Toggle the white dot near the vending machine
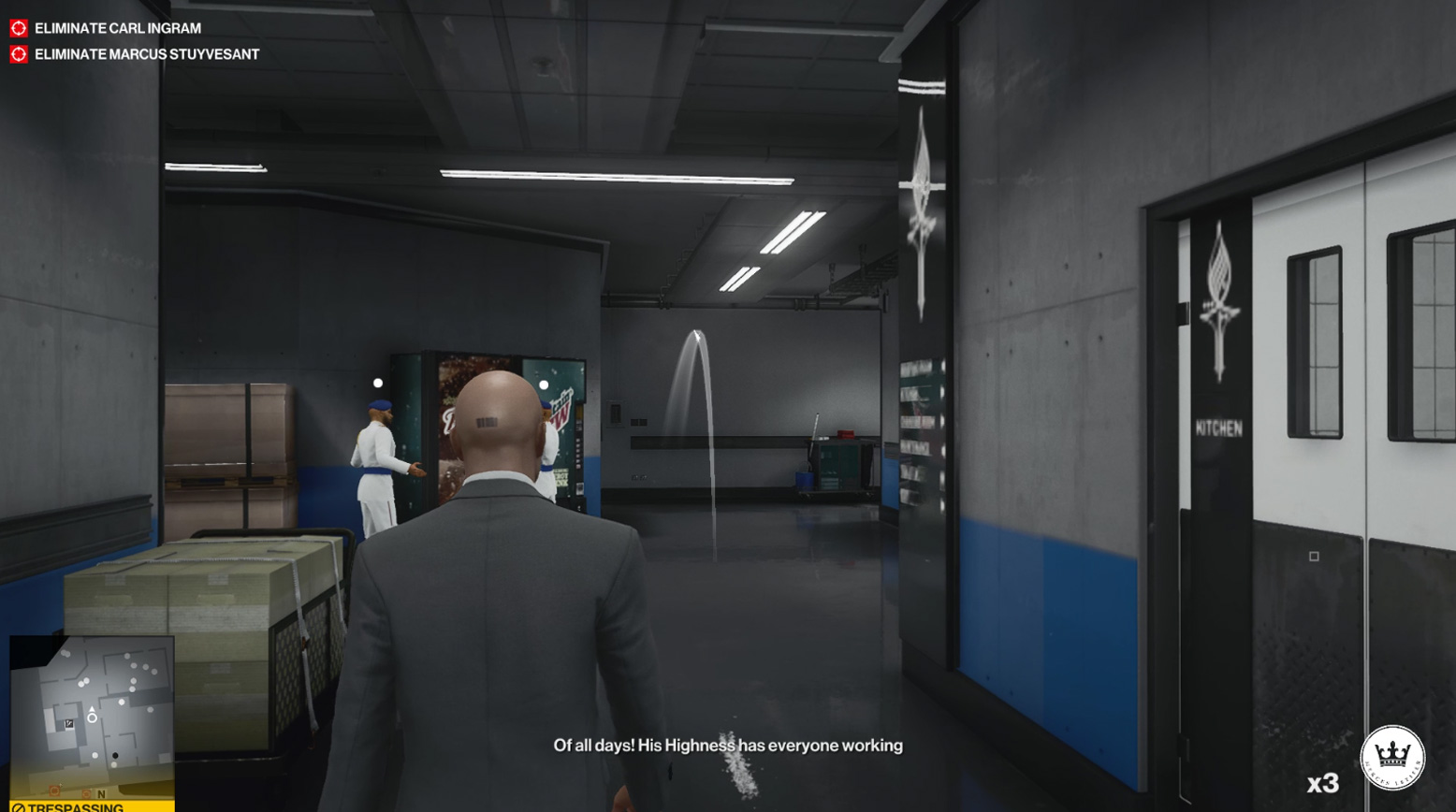The height and width of the screenshot is (812, 1456). (x=542, y=386)
